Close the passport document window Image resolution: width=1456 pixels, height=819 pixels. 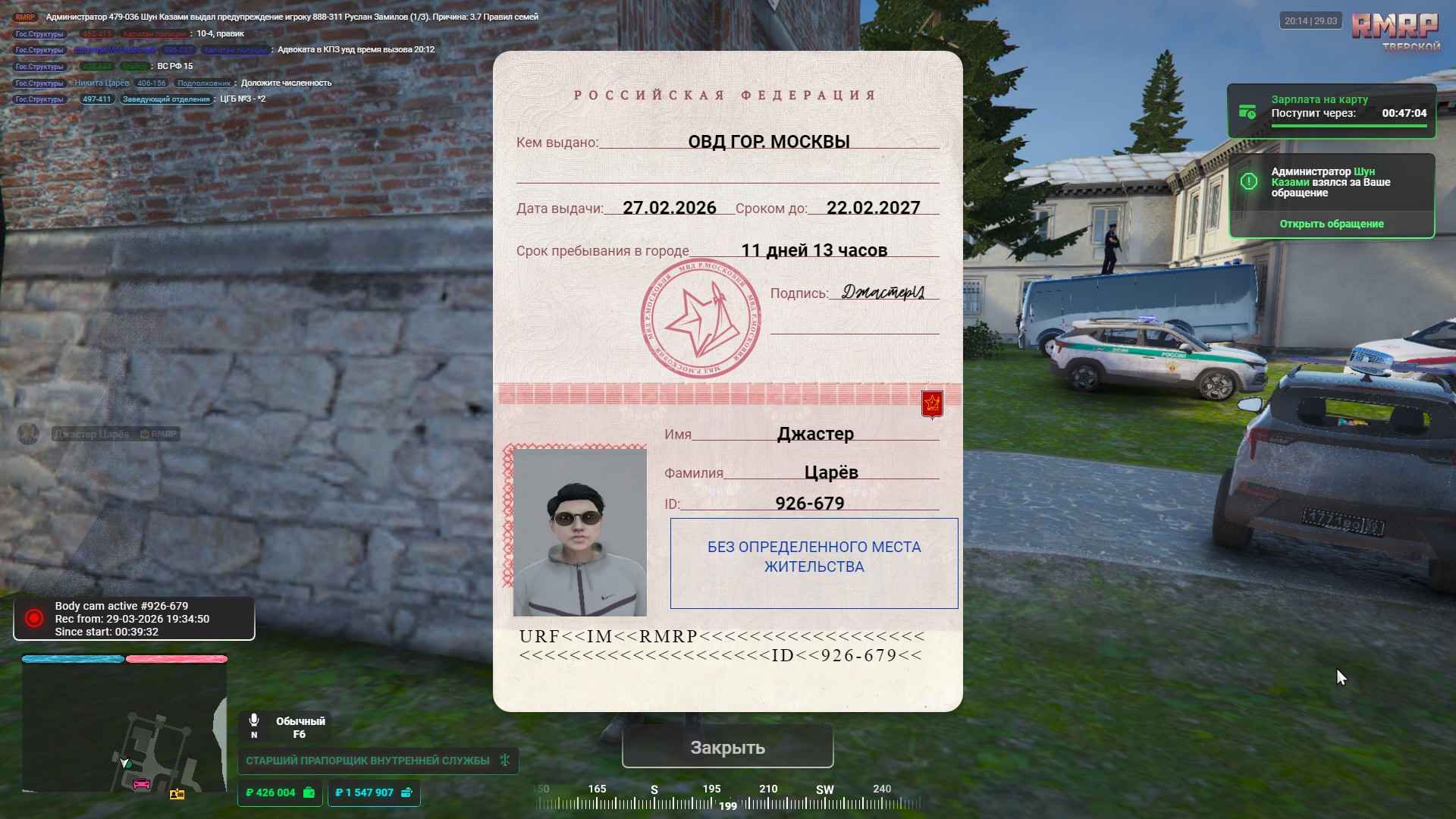click(x=727, y=747)
